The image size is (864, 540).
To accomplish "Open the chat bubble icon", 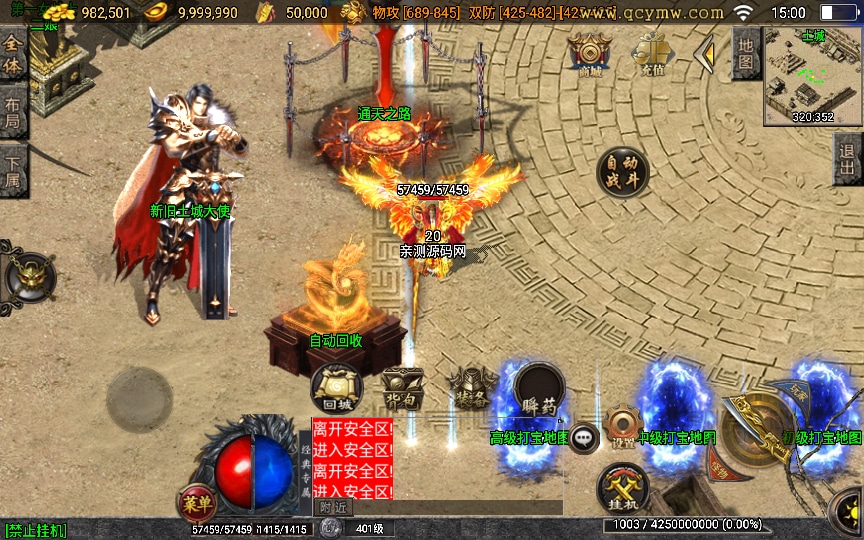I will coord(584,438).
